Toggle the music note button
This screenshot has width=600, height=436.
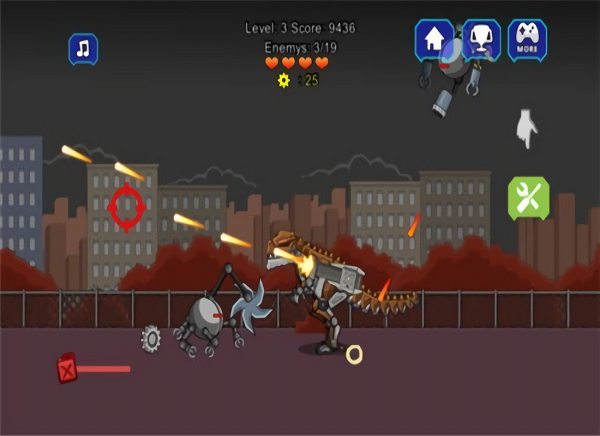pyautogui.click(x=83, y=48)
